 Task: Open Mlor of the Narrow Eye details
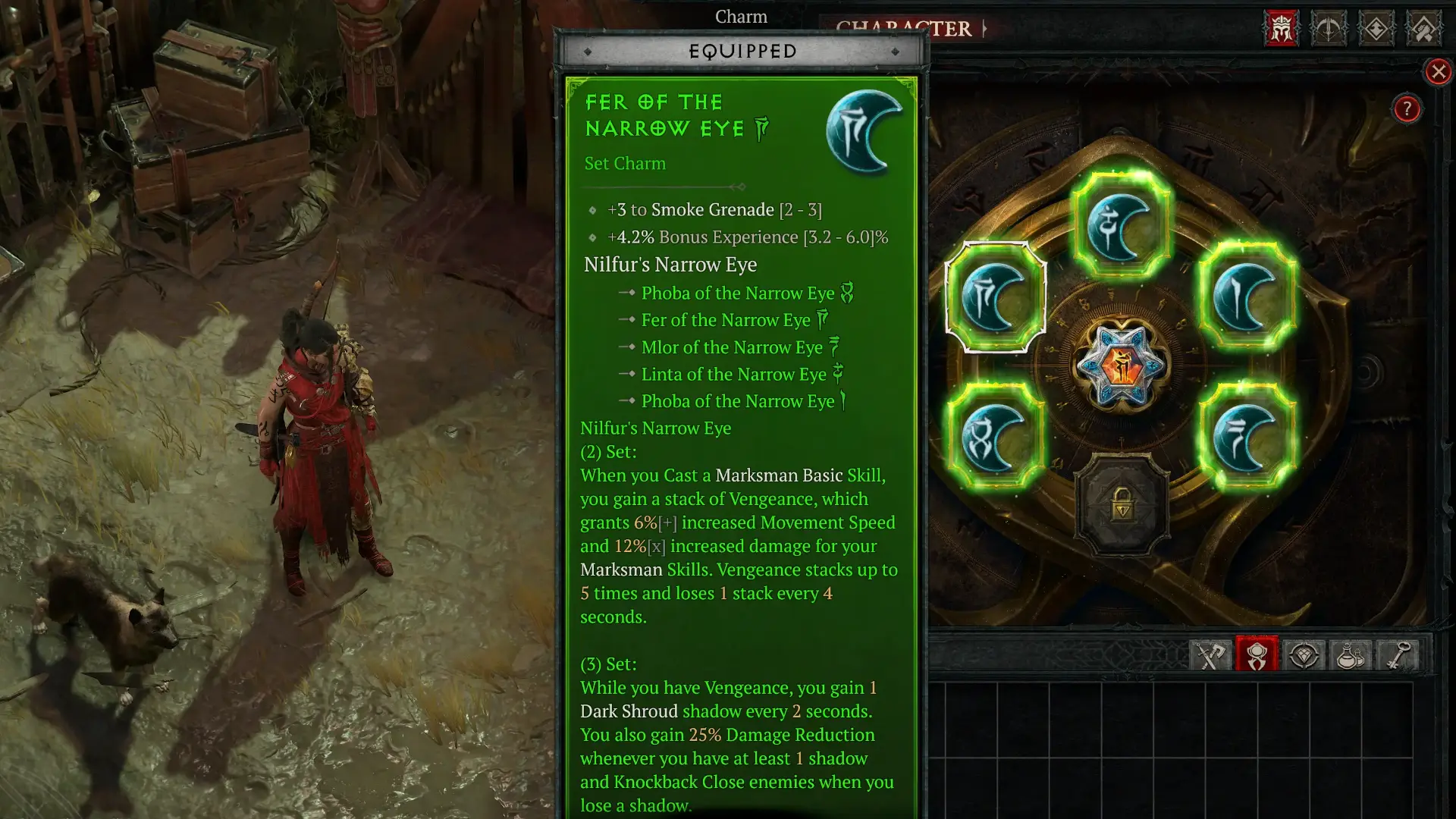coord(731,347)
